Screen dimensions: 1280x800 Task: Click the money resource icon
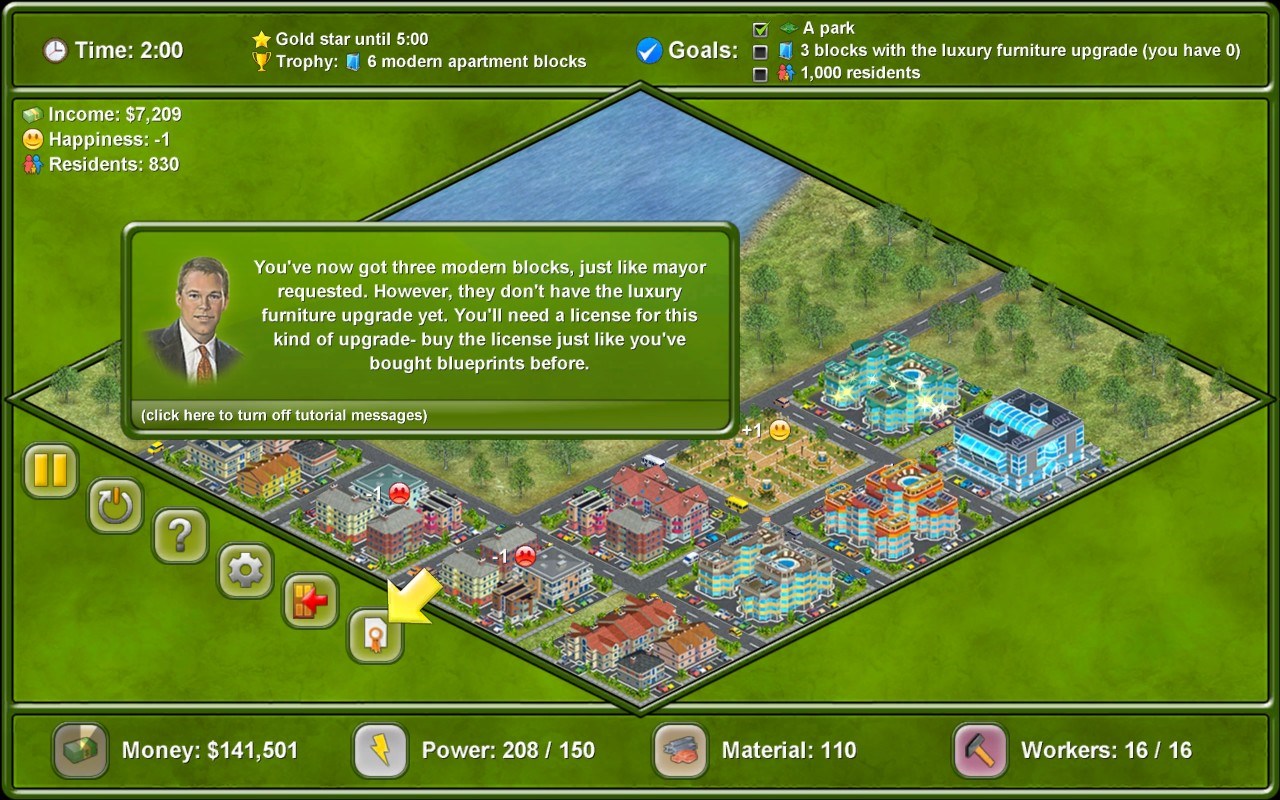point(79,751)
